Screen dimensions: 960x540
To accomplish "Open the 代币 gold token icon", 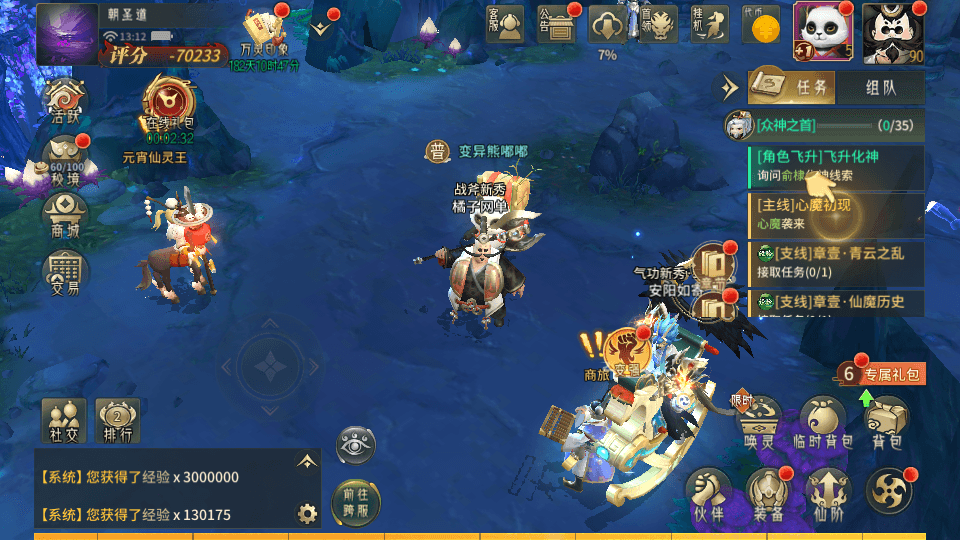I will pos(763,25).
